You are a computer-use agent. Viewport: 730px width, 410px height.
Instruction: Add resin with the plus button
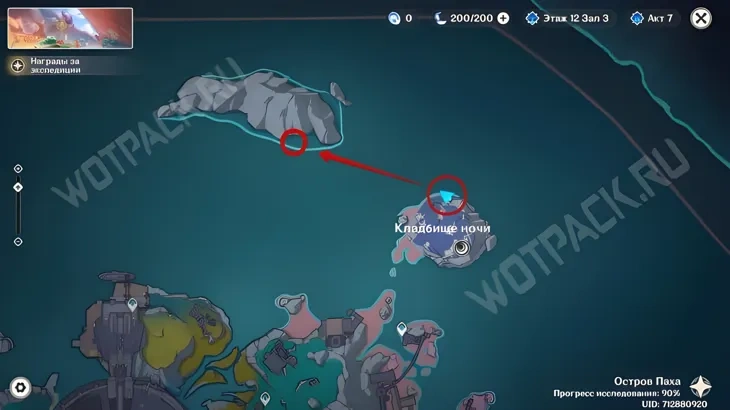(x=503, y=18)
